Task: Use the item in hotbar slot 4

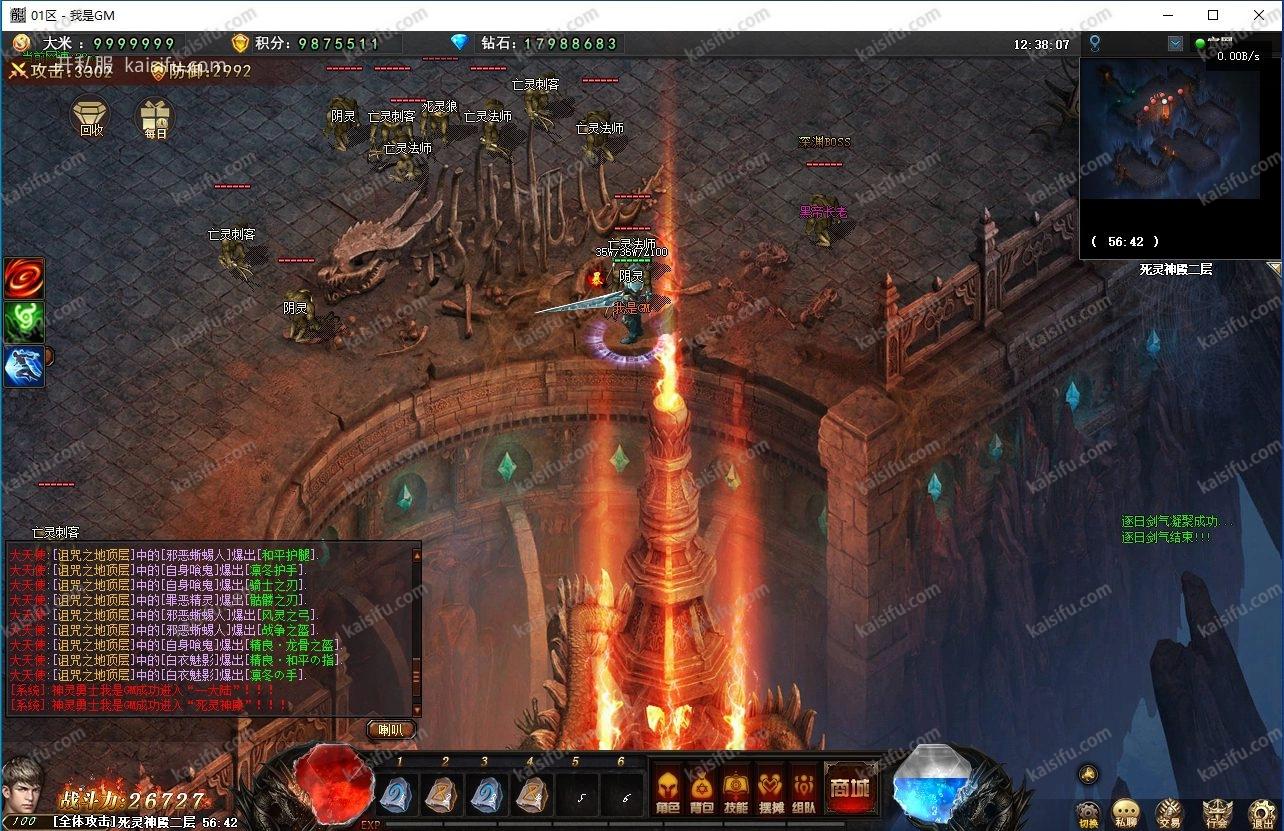Action: (531, 795)
